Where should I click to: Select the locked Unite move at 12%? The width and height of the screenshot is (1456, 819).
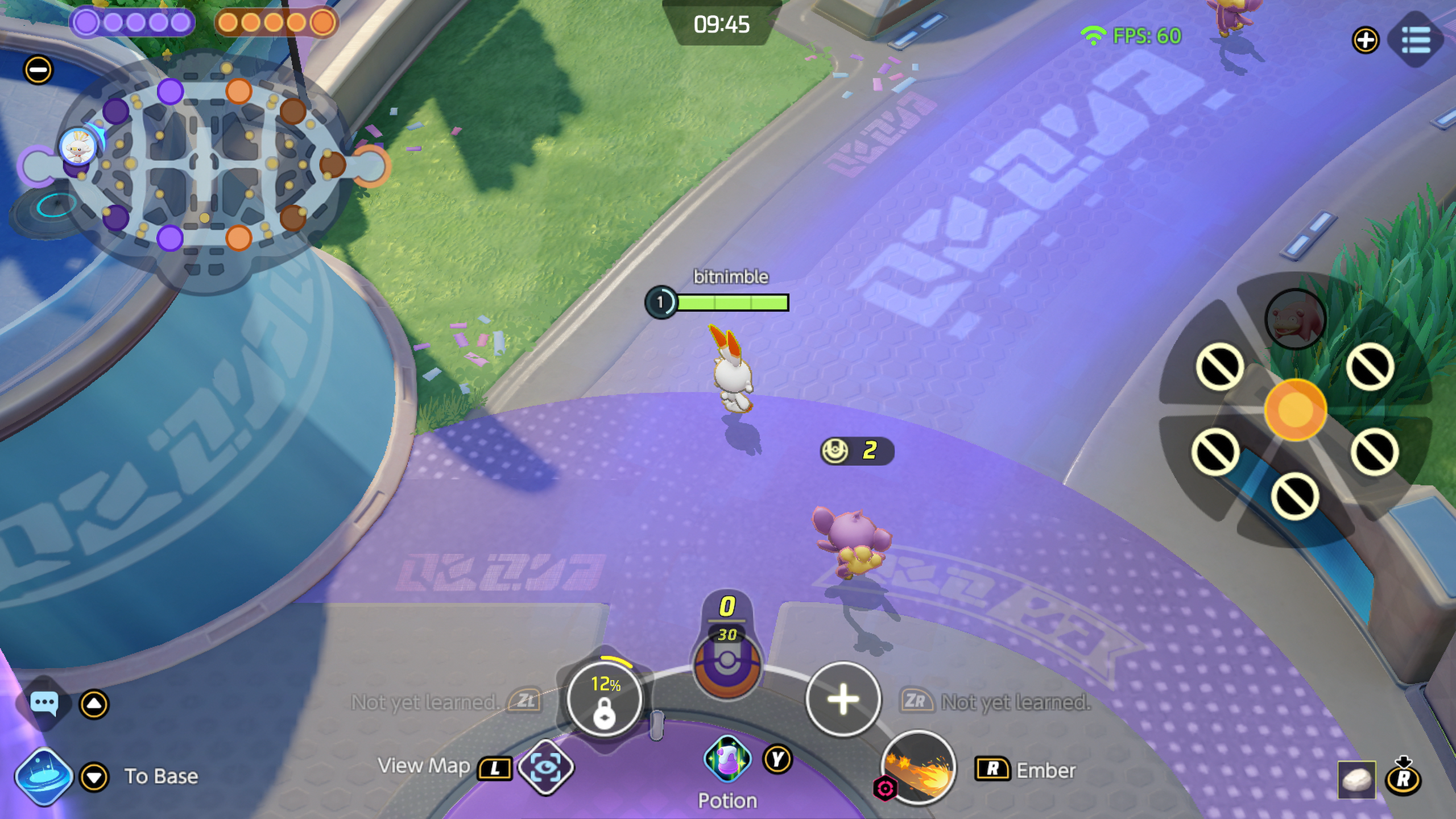(605, 698)
